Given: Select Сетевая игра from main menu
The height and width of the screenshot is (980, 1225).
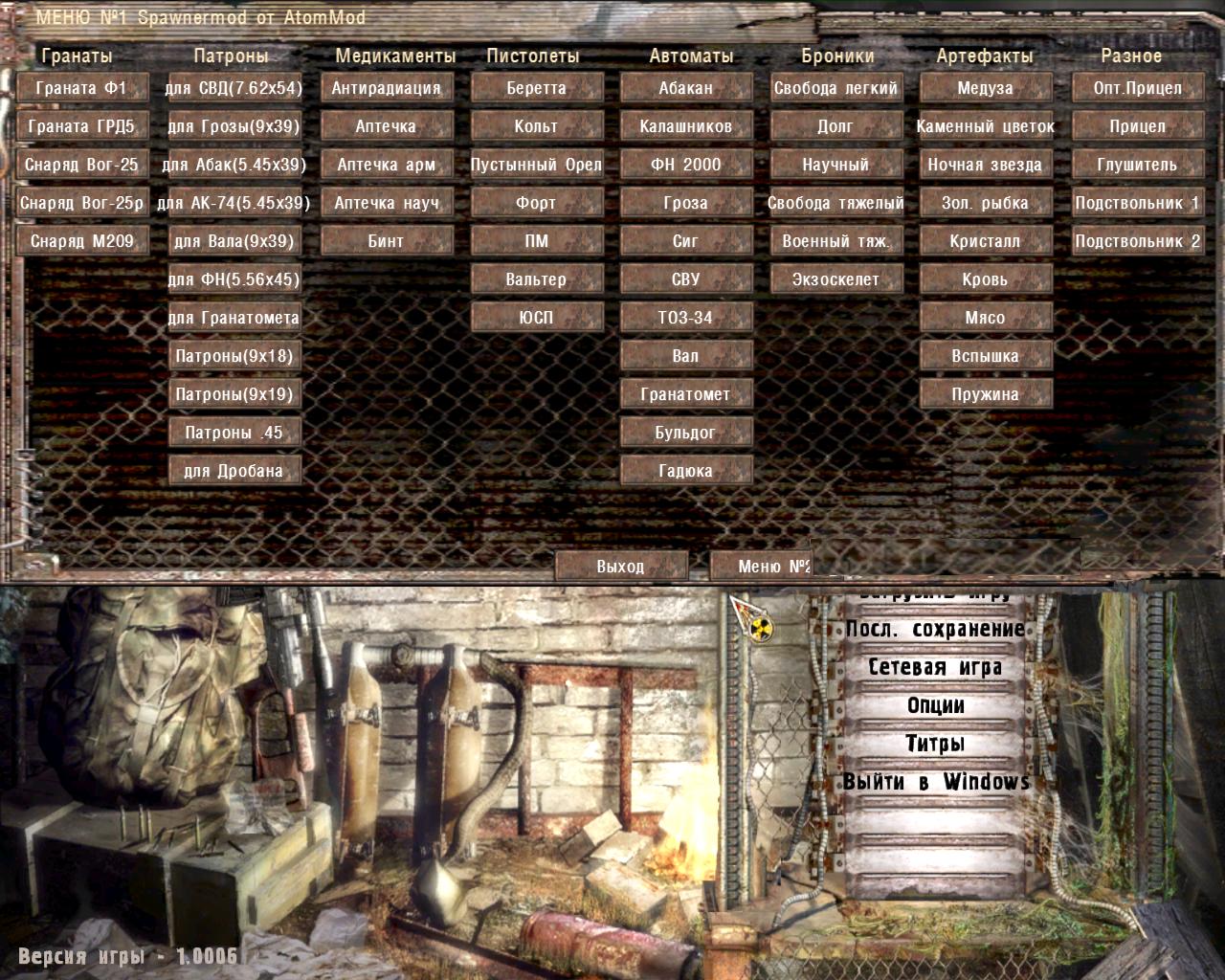Looking at the screenshot, I should (x=934, y=667).
